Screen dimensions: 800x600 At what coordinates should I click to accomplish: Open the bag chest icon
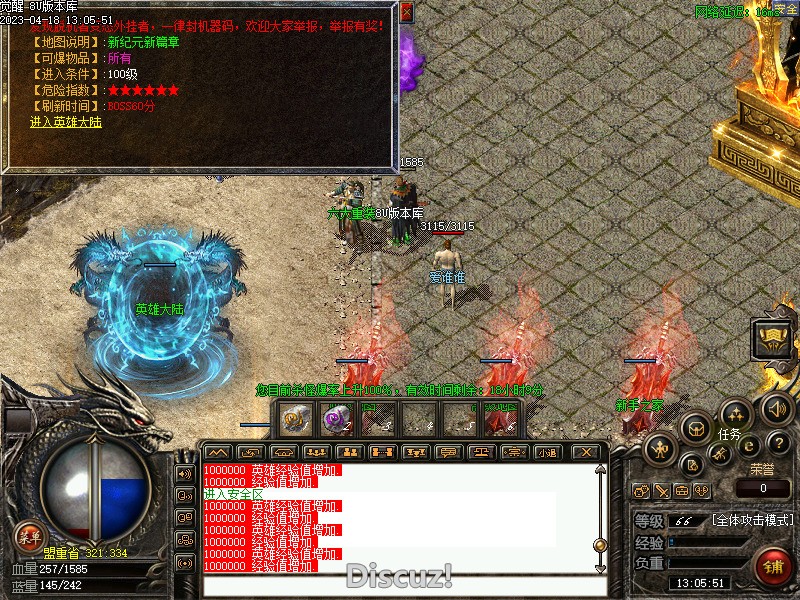click(x=696, y=427)
